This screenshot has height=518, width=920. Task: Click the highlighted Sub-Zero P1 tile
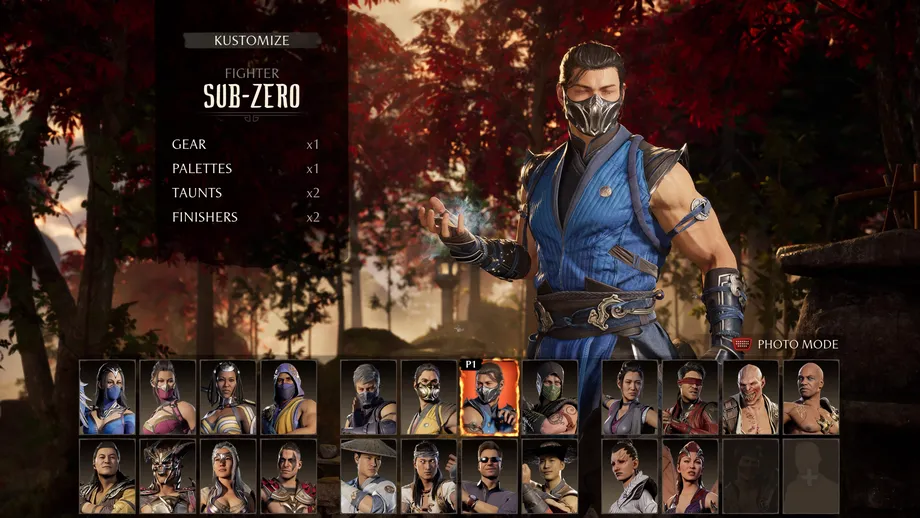(489, 397)
